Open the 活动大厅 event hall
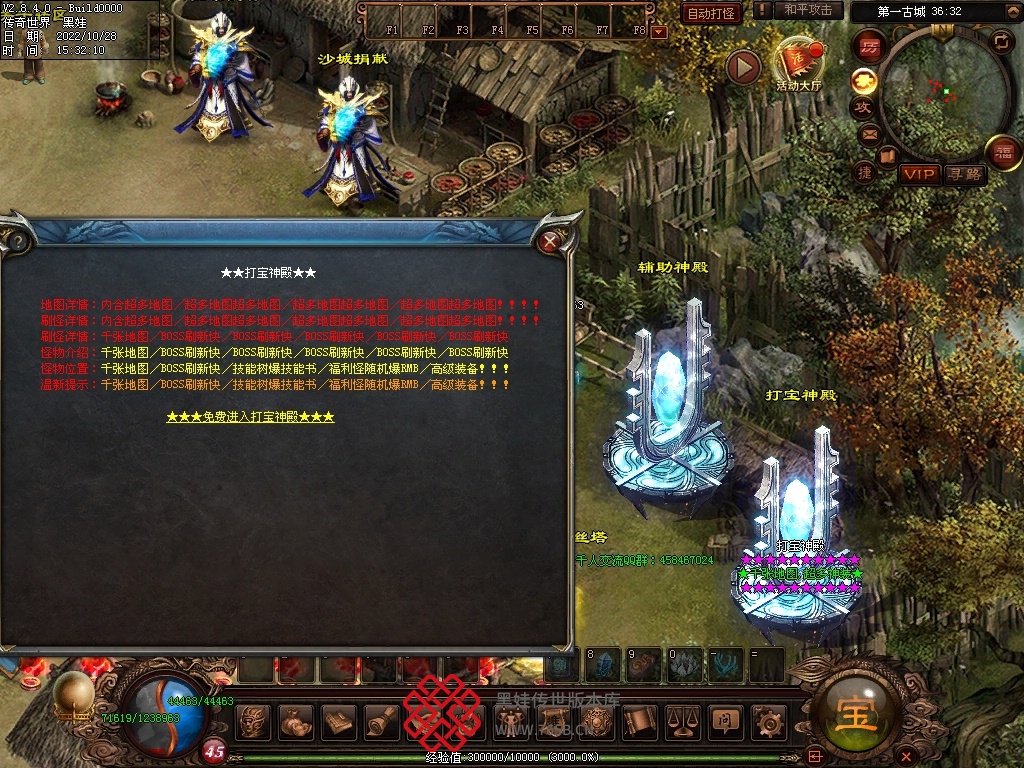 pos(797,62)
